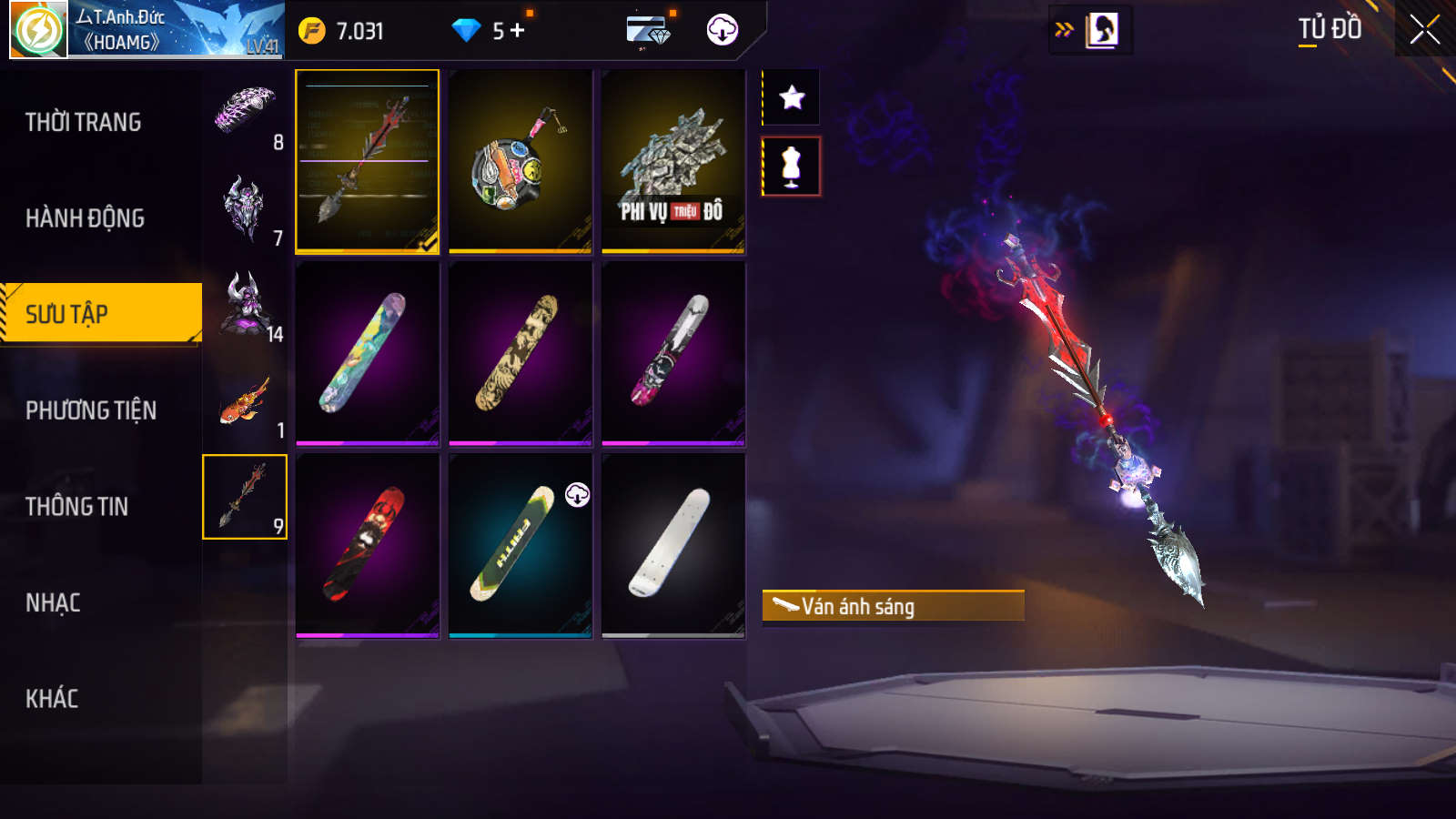Screen dimensions: 1456x819
Task: Show the THÔNG TIN section
Action: 77,507
